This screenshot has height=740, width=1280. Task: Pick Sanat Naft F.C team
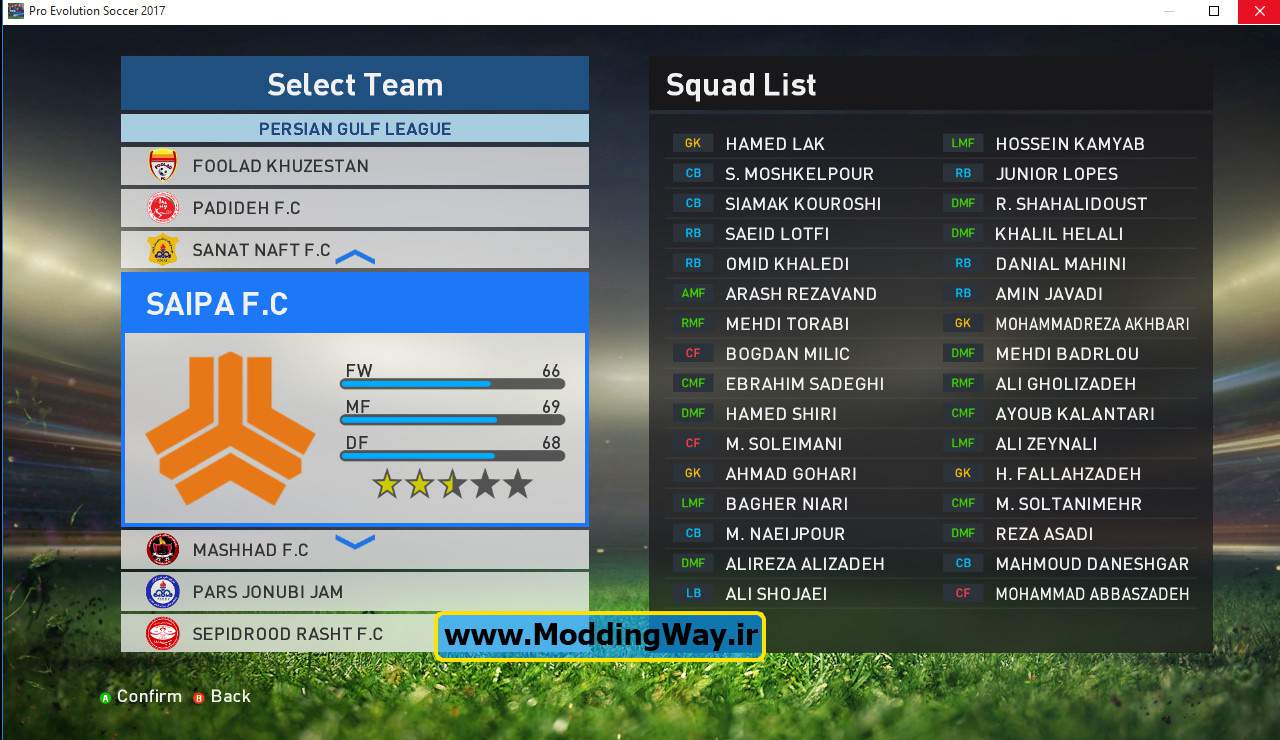pos(354,250)
